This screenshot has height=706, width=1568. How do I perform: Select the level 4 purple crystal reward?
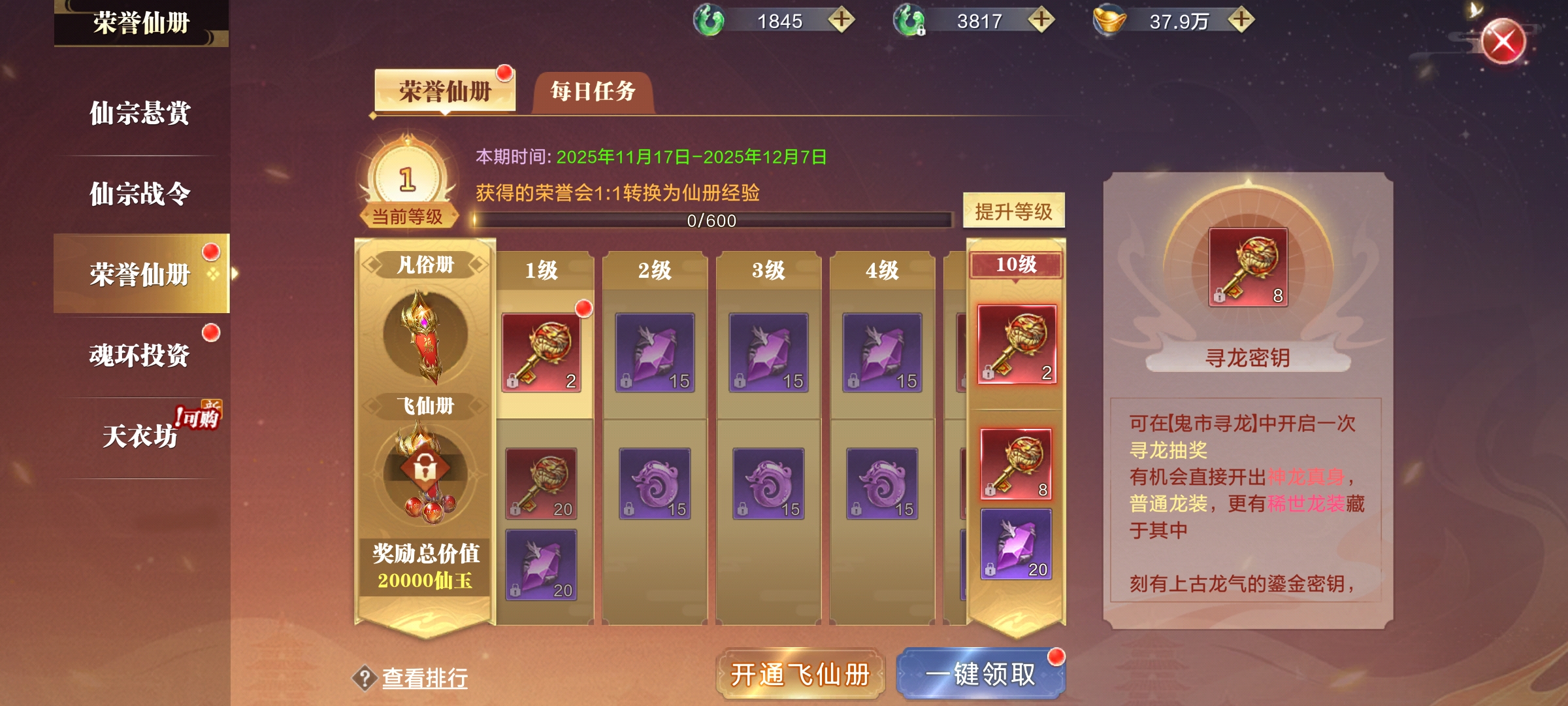(882, 352)
